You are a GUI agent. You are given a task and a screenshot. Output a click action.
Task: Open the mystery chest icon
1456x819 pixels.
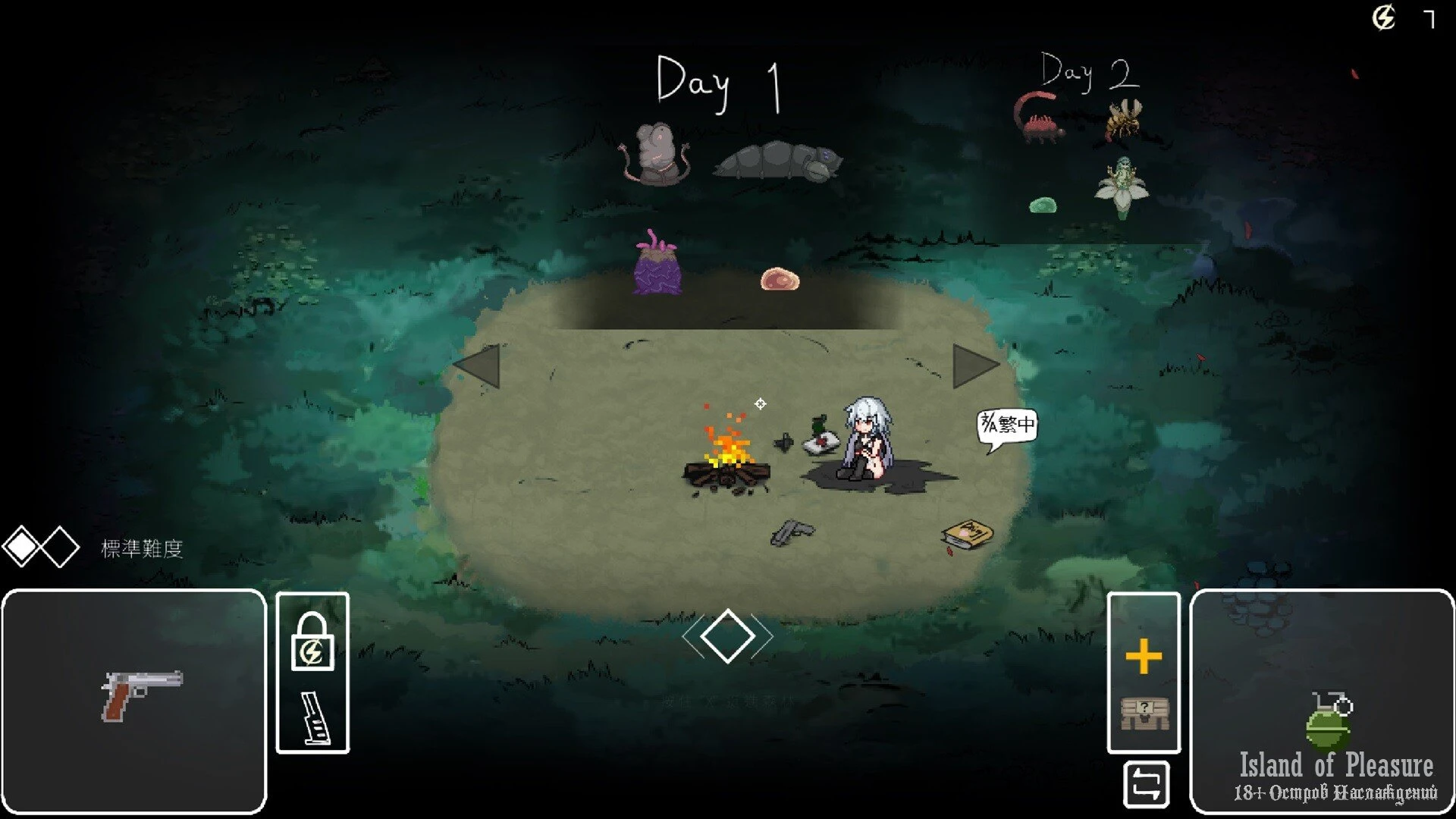[x=1144, y=713]
